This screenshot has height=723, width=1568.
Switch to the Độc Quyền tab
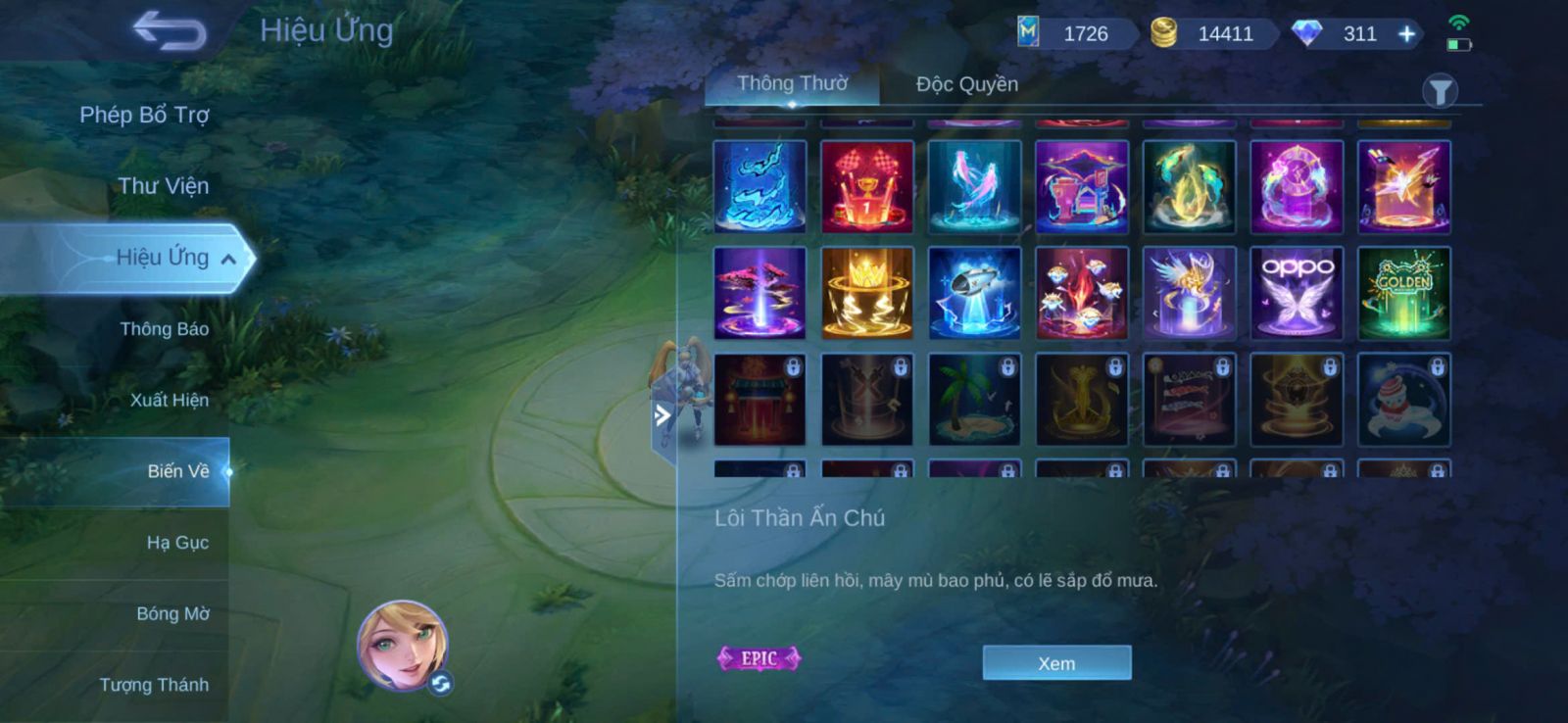pyautogui.click(x=966, y=84)
